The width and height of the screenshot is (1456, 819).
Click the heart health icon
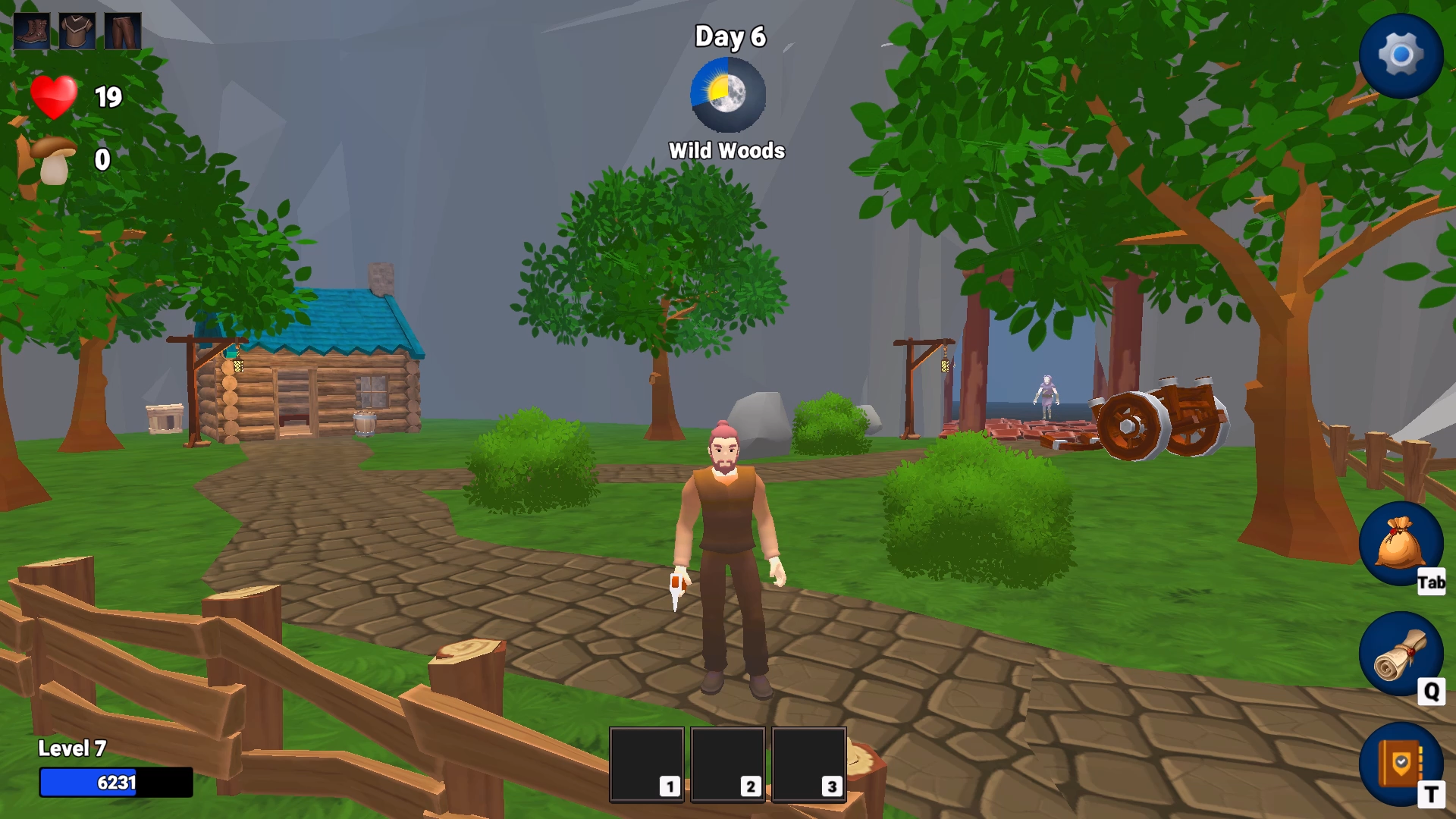click(x=53, y=97)
